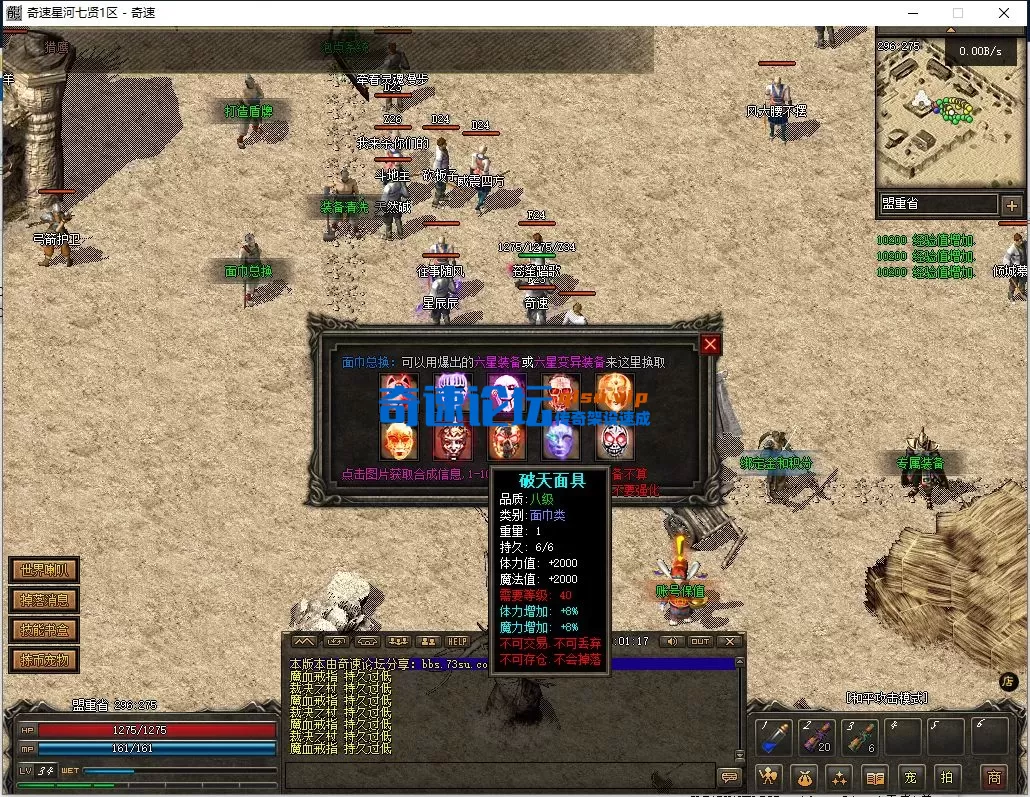The width and height of the screenshot is (1030, 797).
Task: Open the 技能书盒 skill book box
Action: coord(44,630)
